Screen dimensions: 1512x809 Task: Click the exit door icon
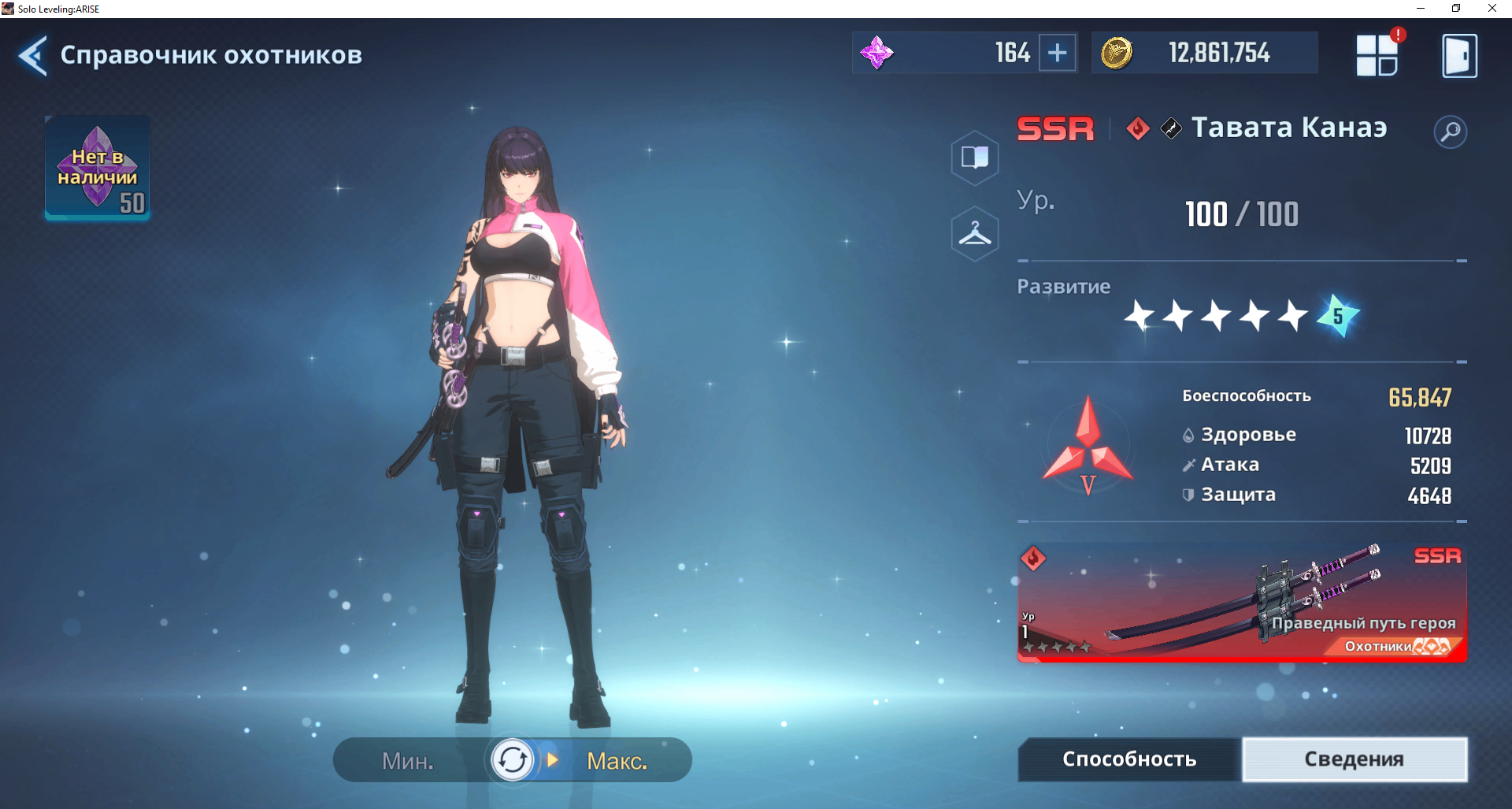tap(1459, 55)
